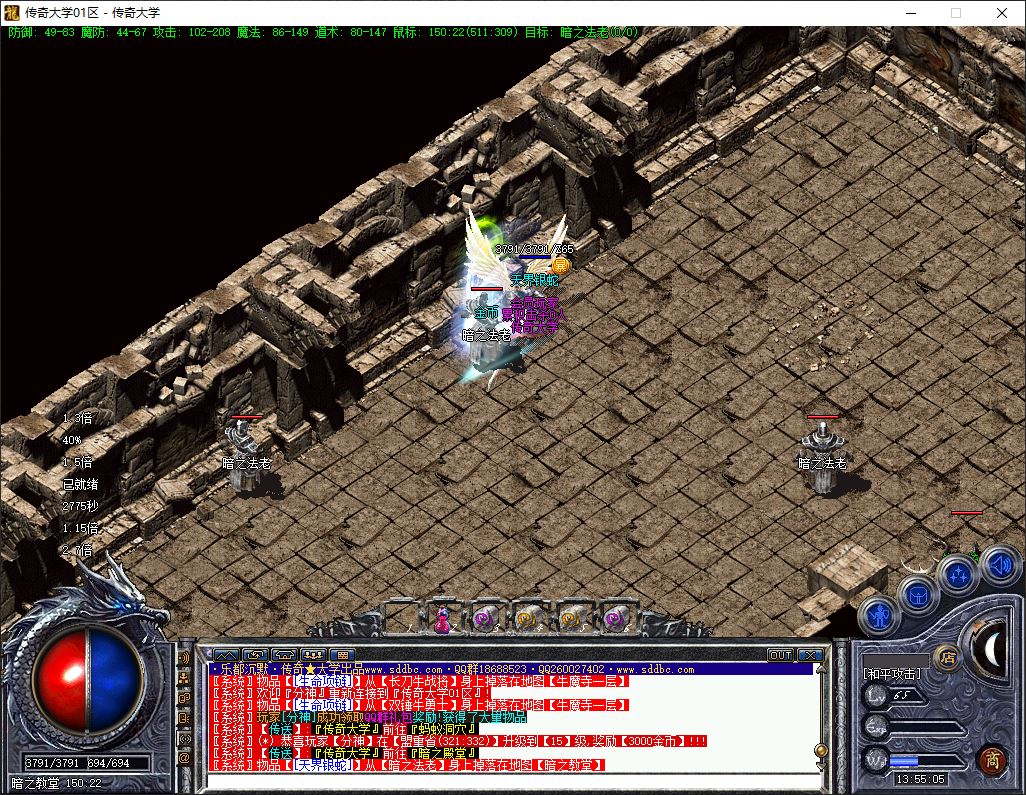1026x795 pixels.
Task: Minimize the game window
Action: click(910, 14)
